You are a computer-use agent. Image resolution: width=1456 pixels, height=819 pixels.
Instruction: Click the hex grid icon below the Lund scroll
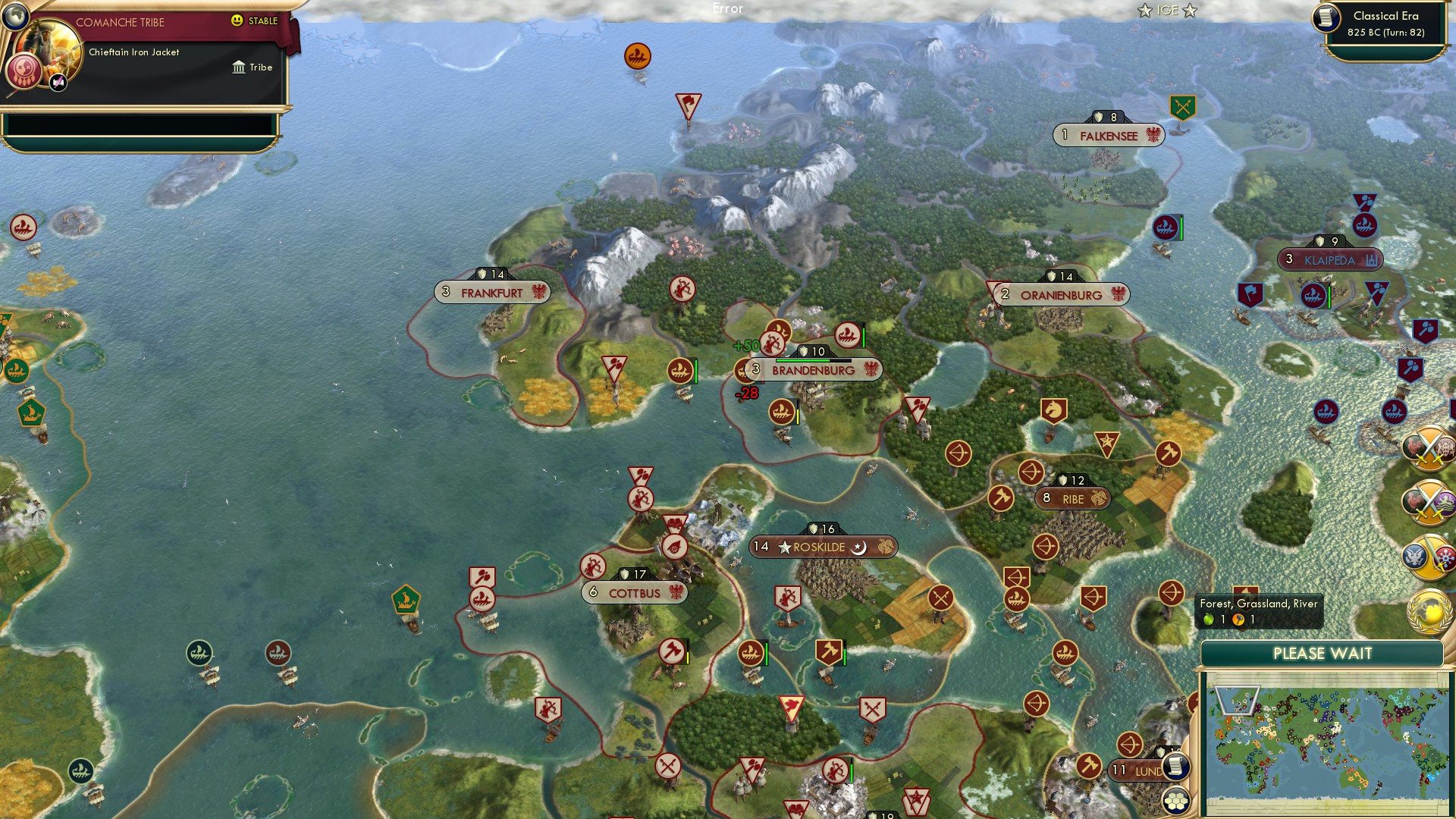pyautogui.click(x=1176, y=800)
